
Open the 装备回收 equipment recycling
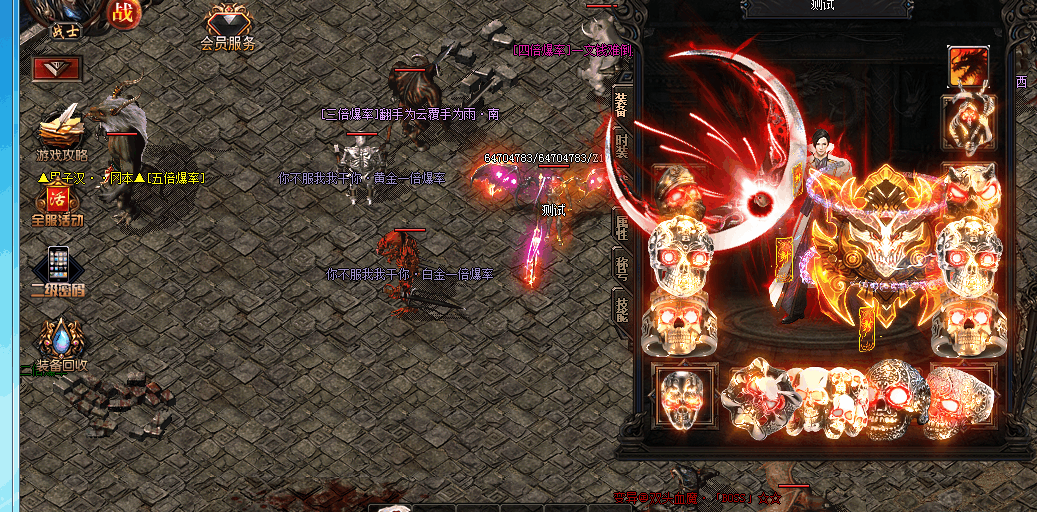point(61,345)
